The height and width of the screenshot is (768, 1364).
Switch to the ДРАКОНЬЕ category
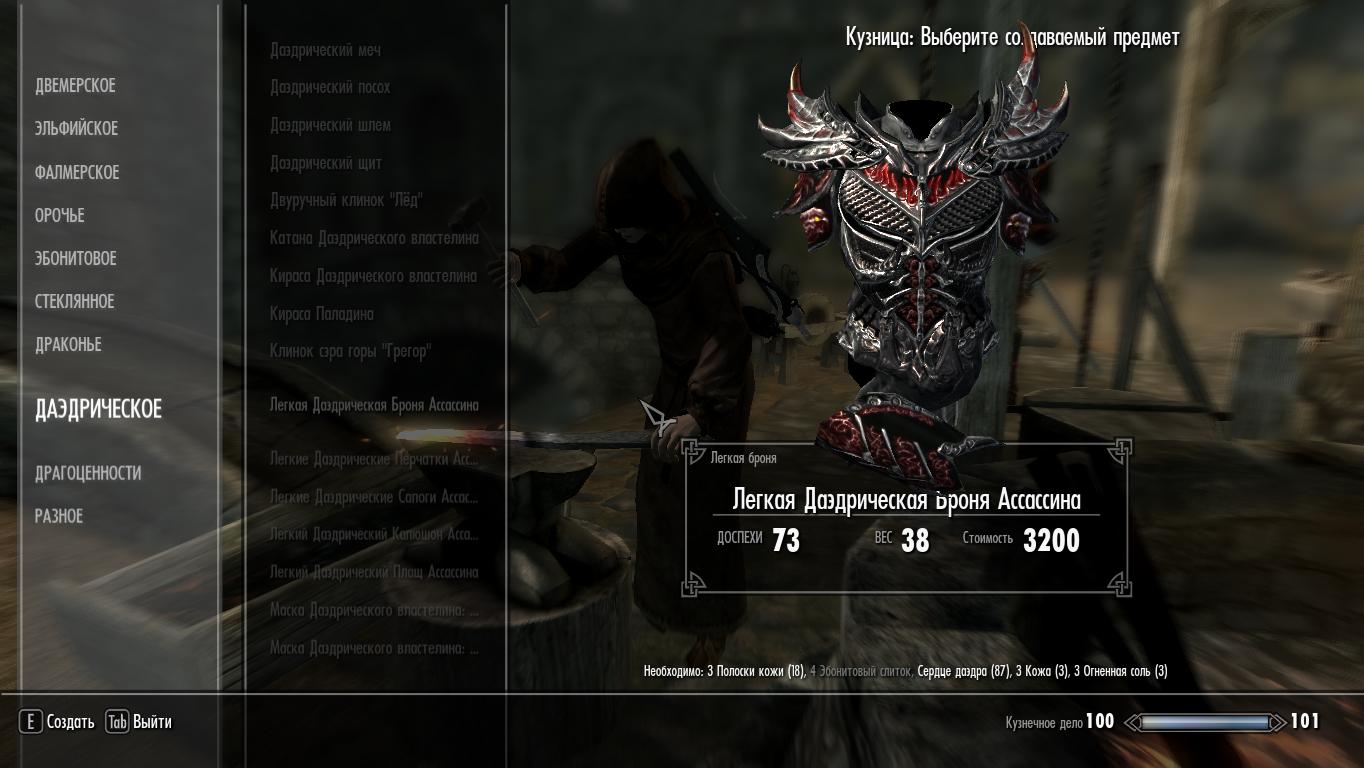point(69,345)
